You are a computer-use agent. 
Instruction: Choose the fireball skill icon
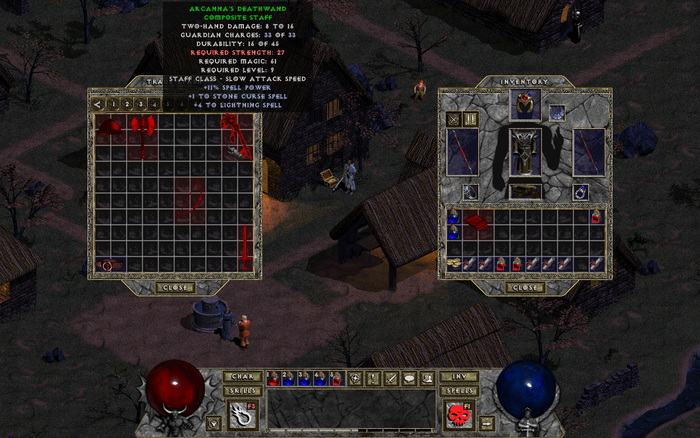pos(241,415)
